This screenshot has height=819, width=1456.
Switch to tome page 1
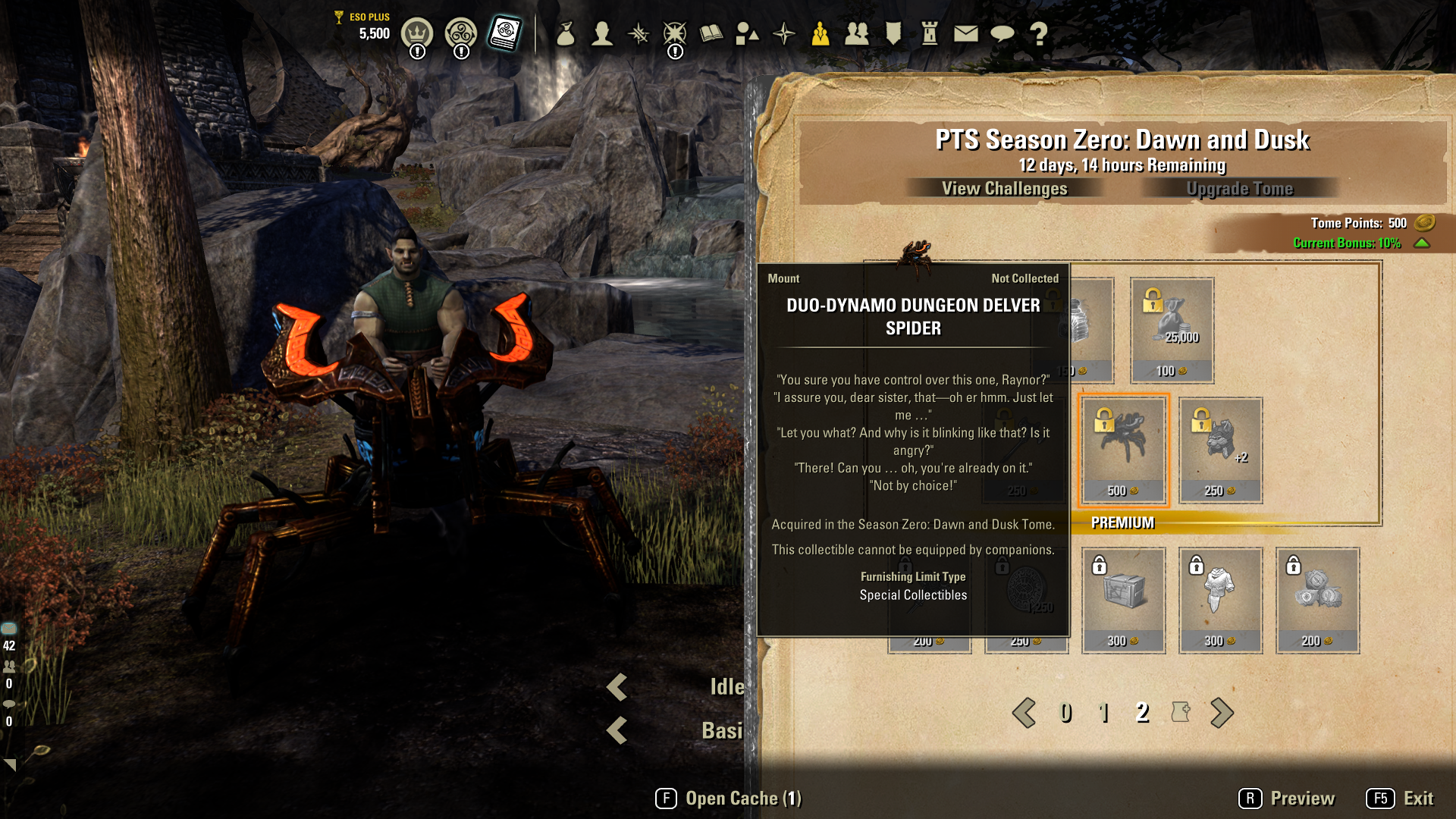pyautogui.click(x=1104, y=713)
